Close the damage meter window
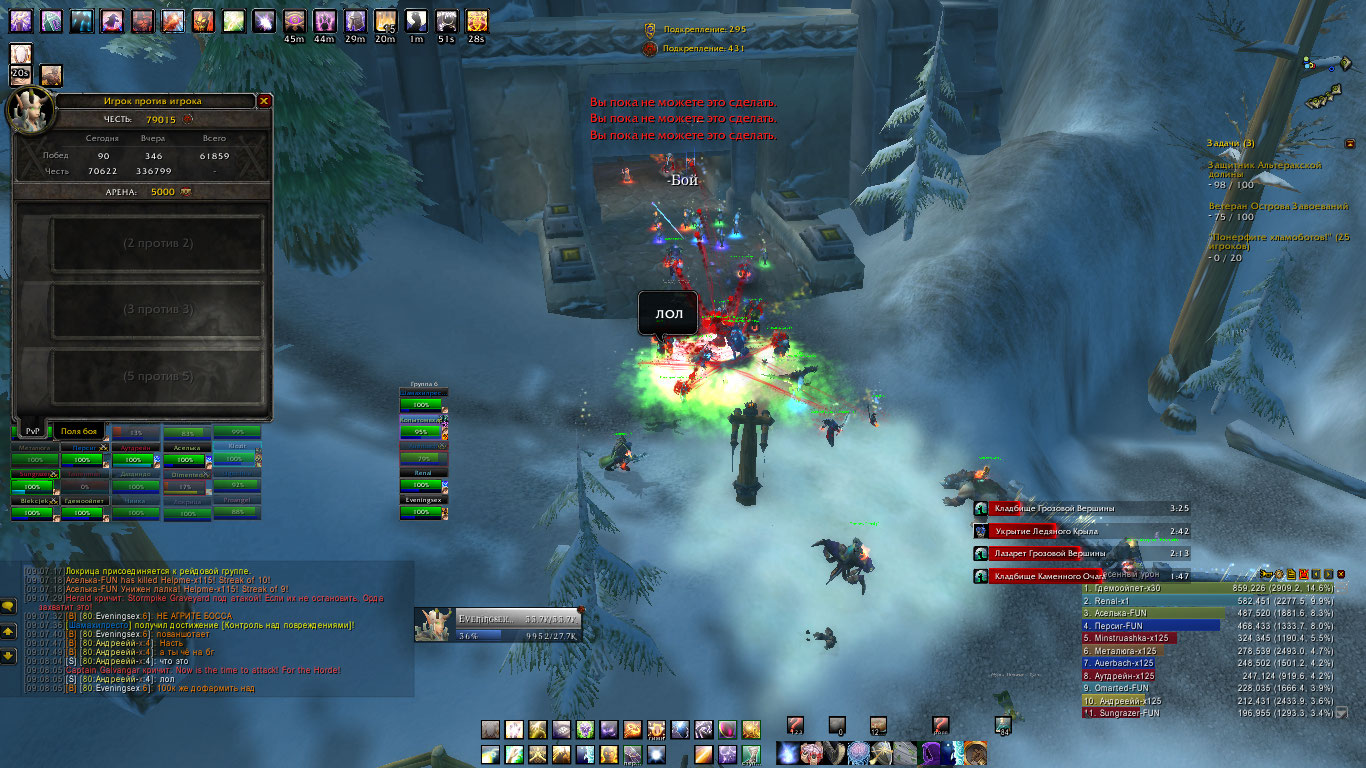Image resolution: width=1366 pixels, height=768 pixels. [1341, 574]
